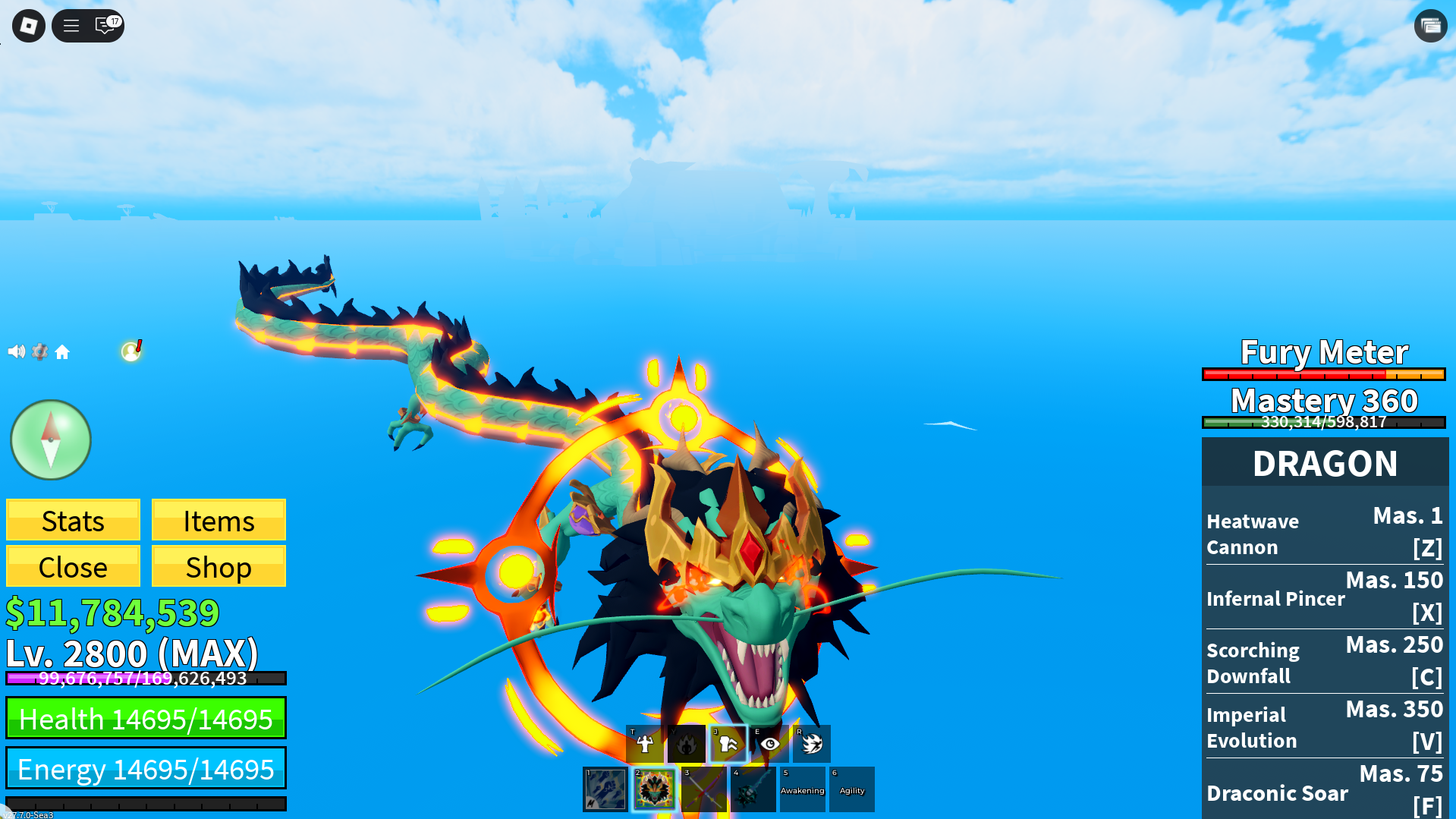Select the Awakening hotbar slot
The width and height of the screenshot is (1456, 819).
(802, 789)
